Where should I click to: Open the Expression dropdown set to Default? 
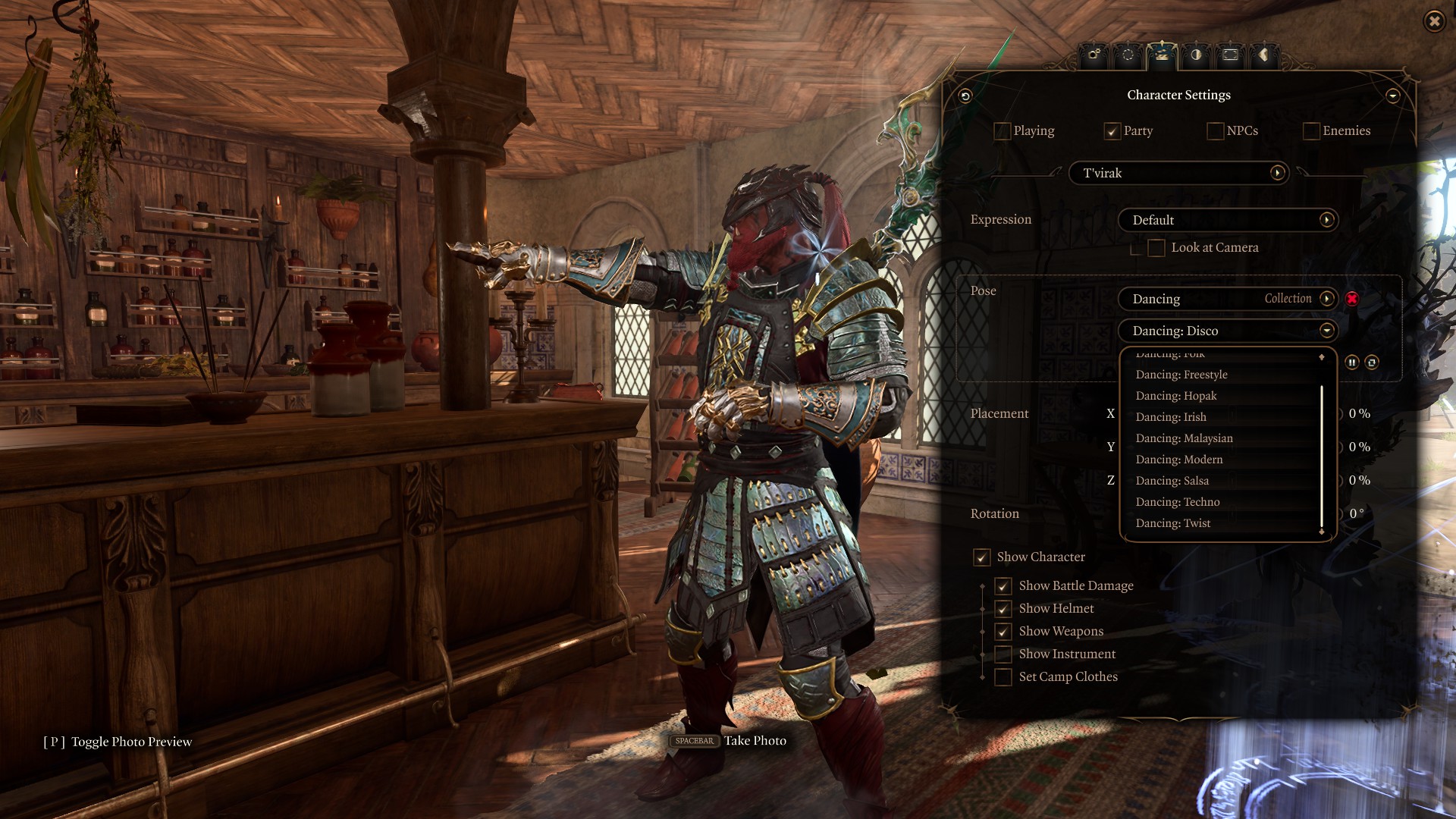[1326, 220]
